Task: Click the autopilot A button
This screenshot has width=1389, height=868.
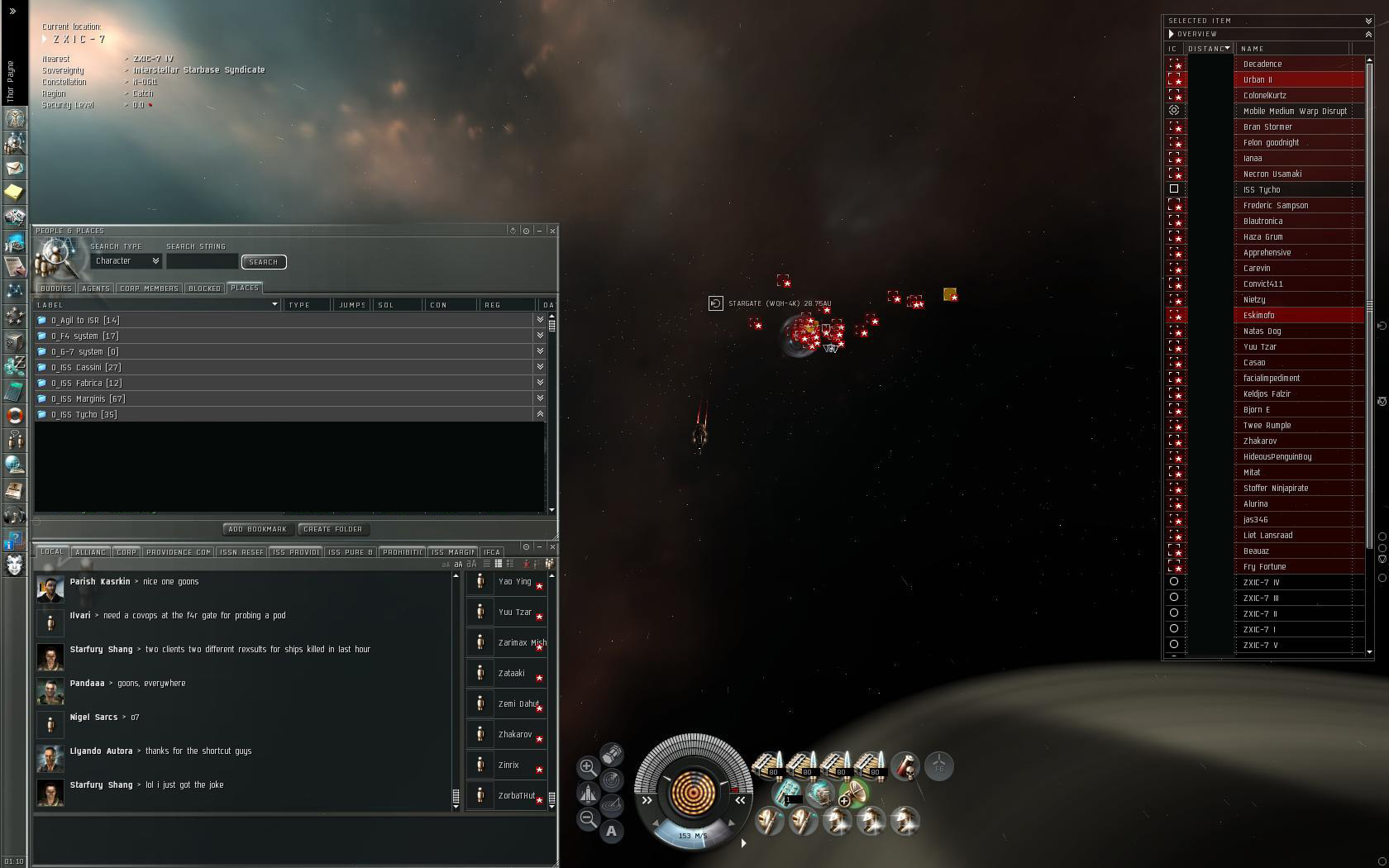Action: pos(611,831)
